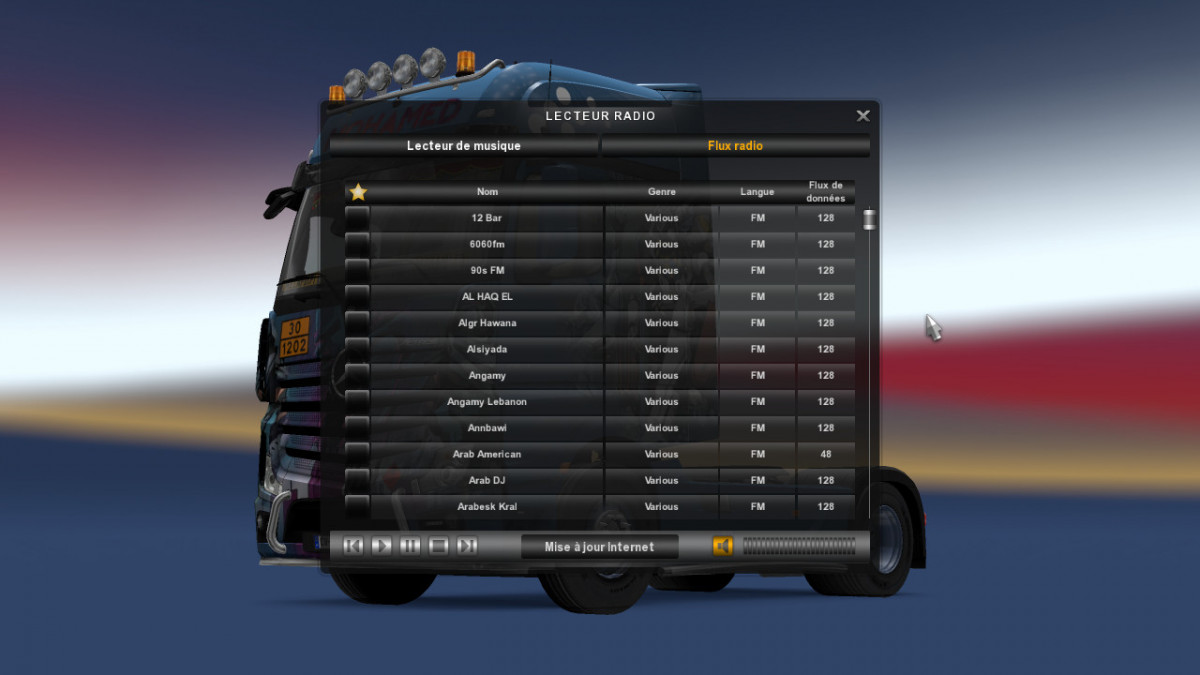Switch to the Lecteur de musique tab
Viewport: 1200px width, 675px height.
tap(464, 146)
